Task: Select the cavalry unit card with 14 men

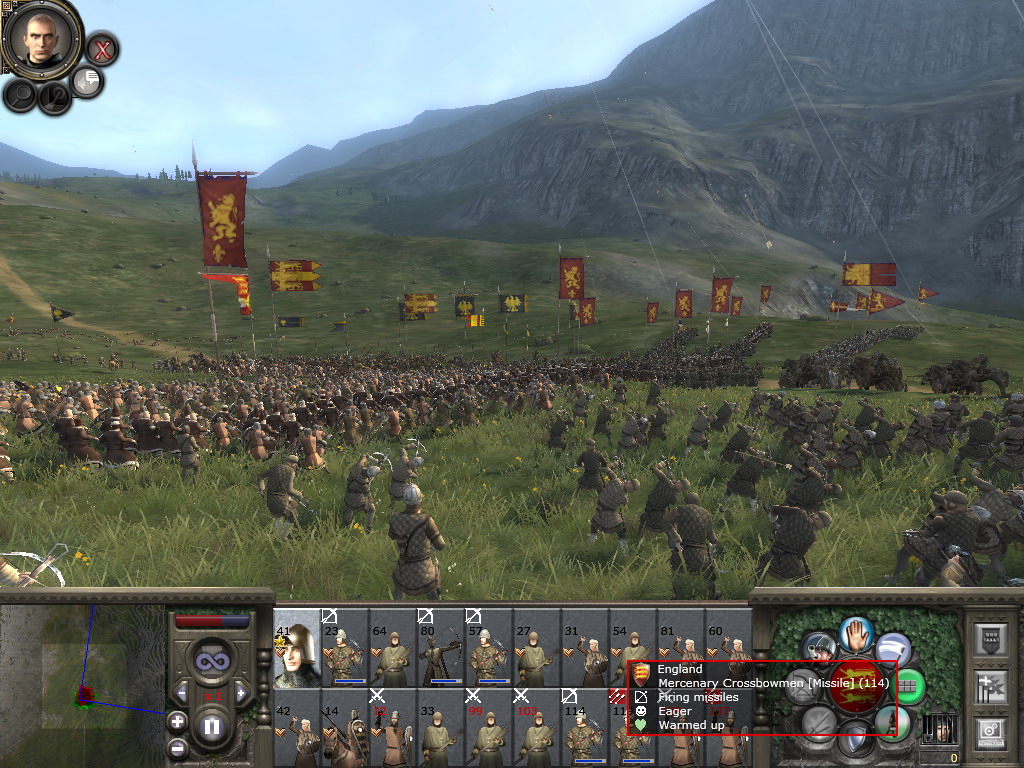Action: tap(345, 727)
